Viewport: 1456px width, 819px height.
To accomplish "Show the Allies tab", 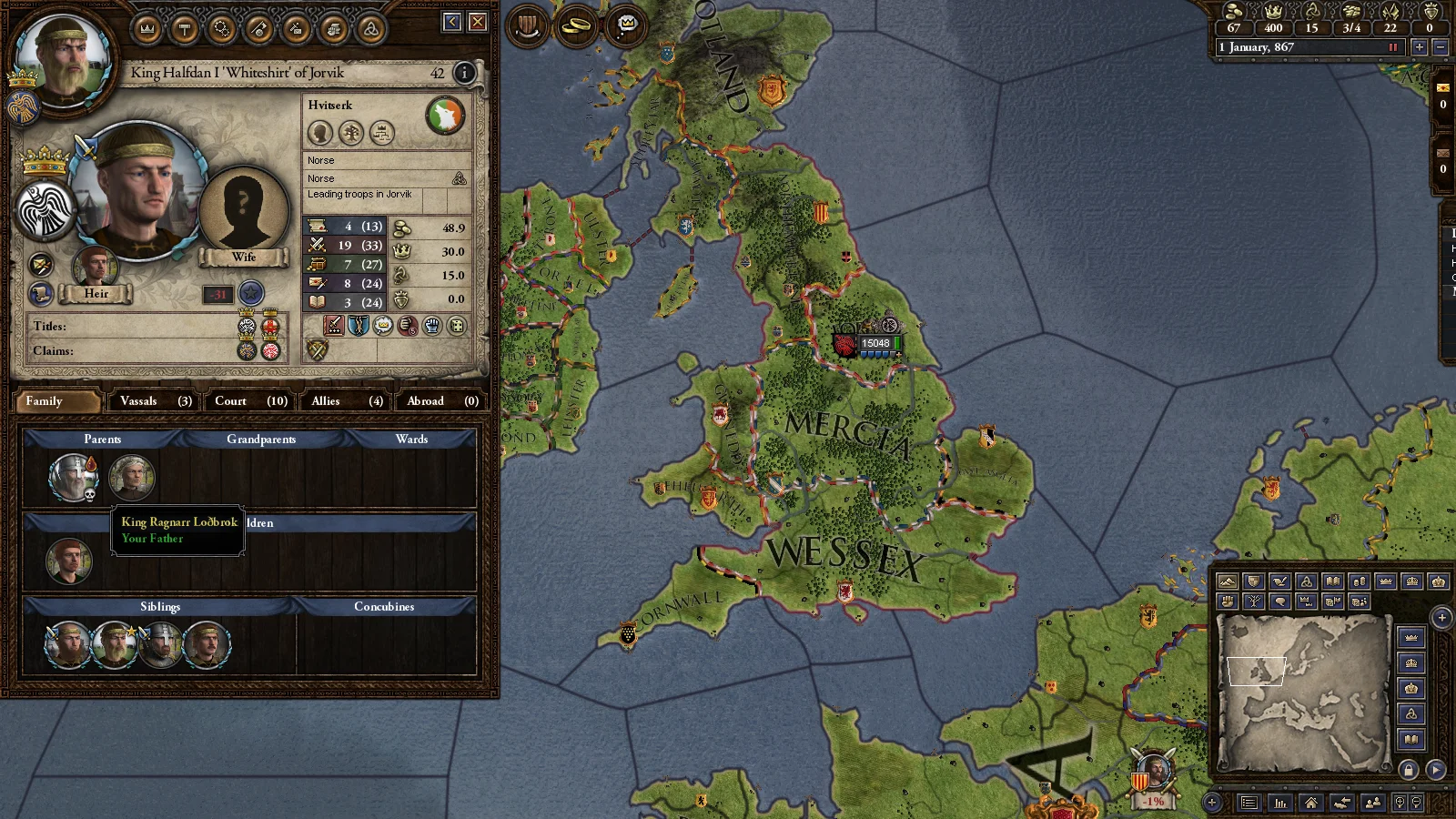I will pos(349,400).
